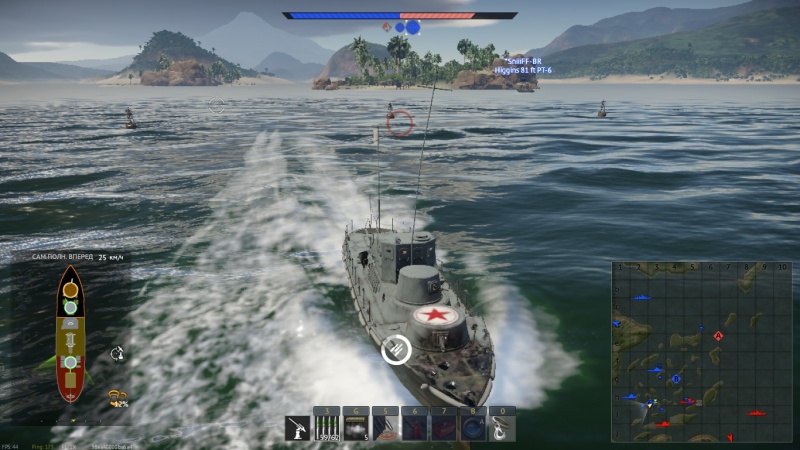Select the deck gun weapon slot
The width and height of the screenshot is (800, 450).
click(x=298, y=428)
